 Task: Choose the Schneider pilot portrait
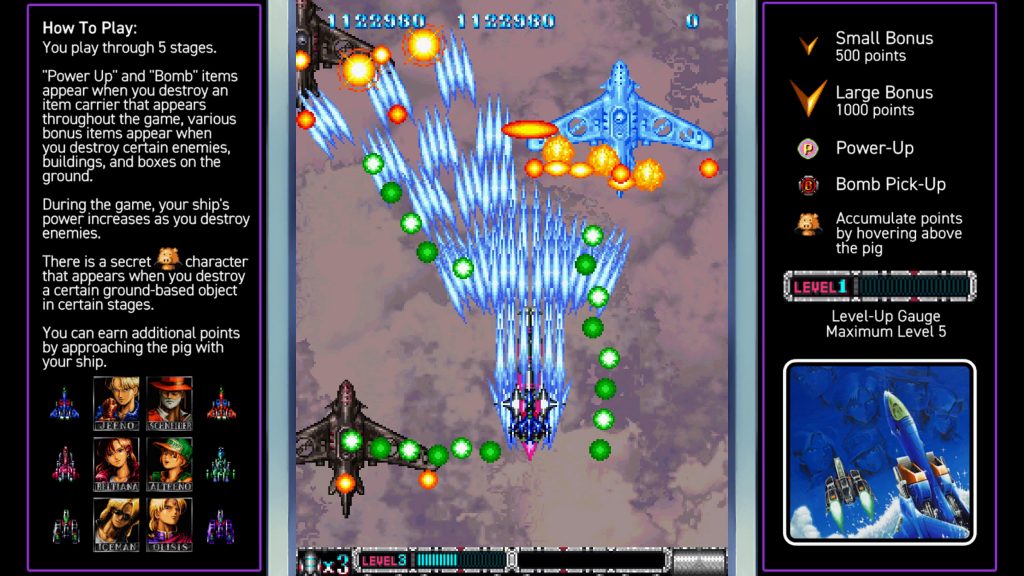[x=170, y=401]
